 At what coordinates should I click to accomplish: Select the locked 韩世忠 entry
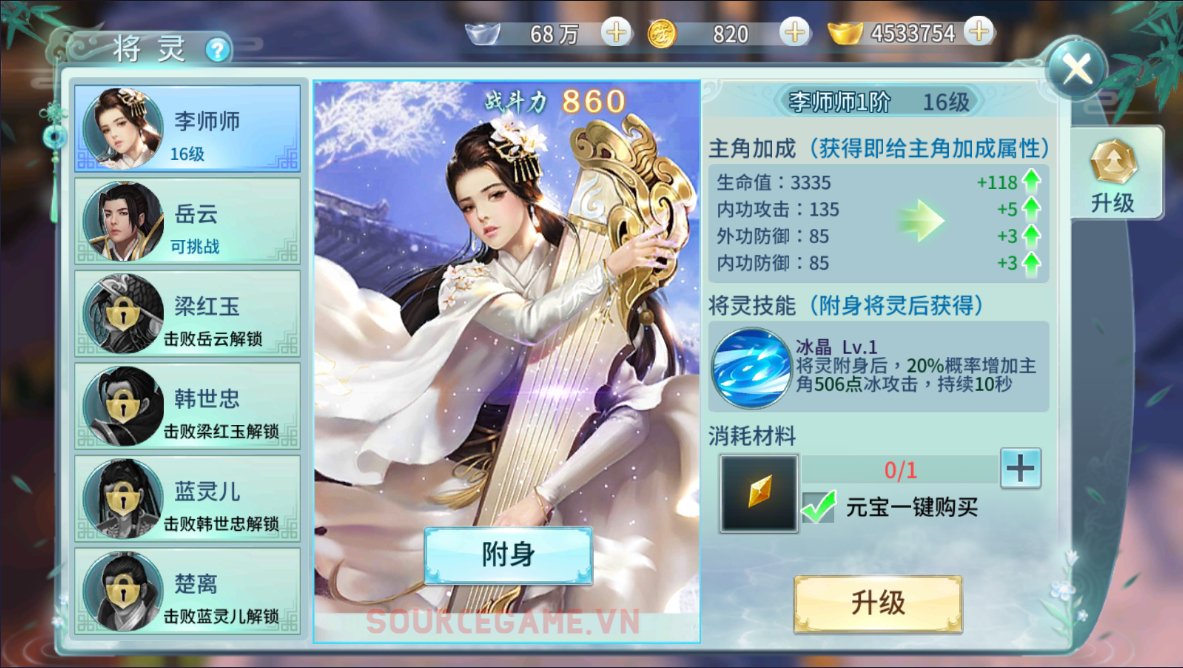click(x=187, y=406)
